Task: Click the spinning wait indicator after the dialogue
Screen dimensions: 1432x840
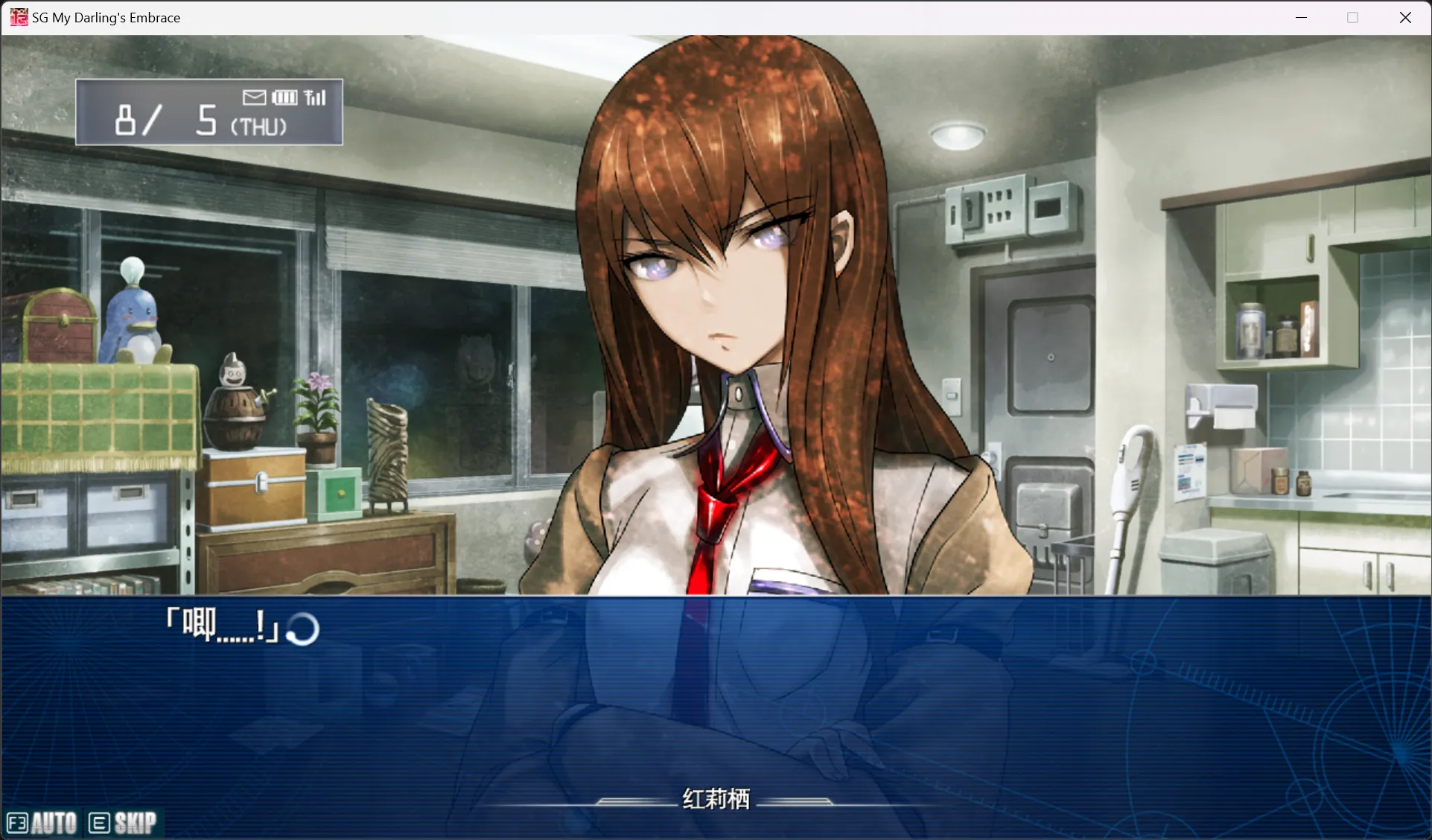Action: (305, 629)
